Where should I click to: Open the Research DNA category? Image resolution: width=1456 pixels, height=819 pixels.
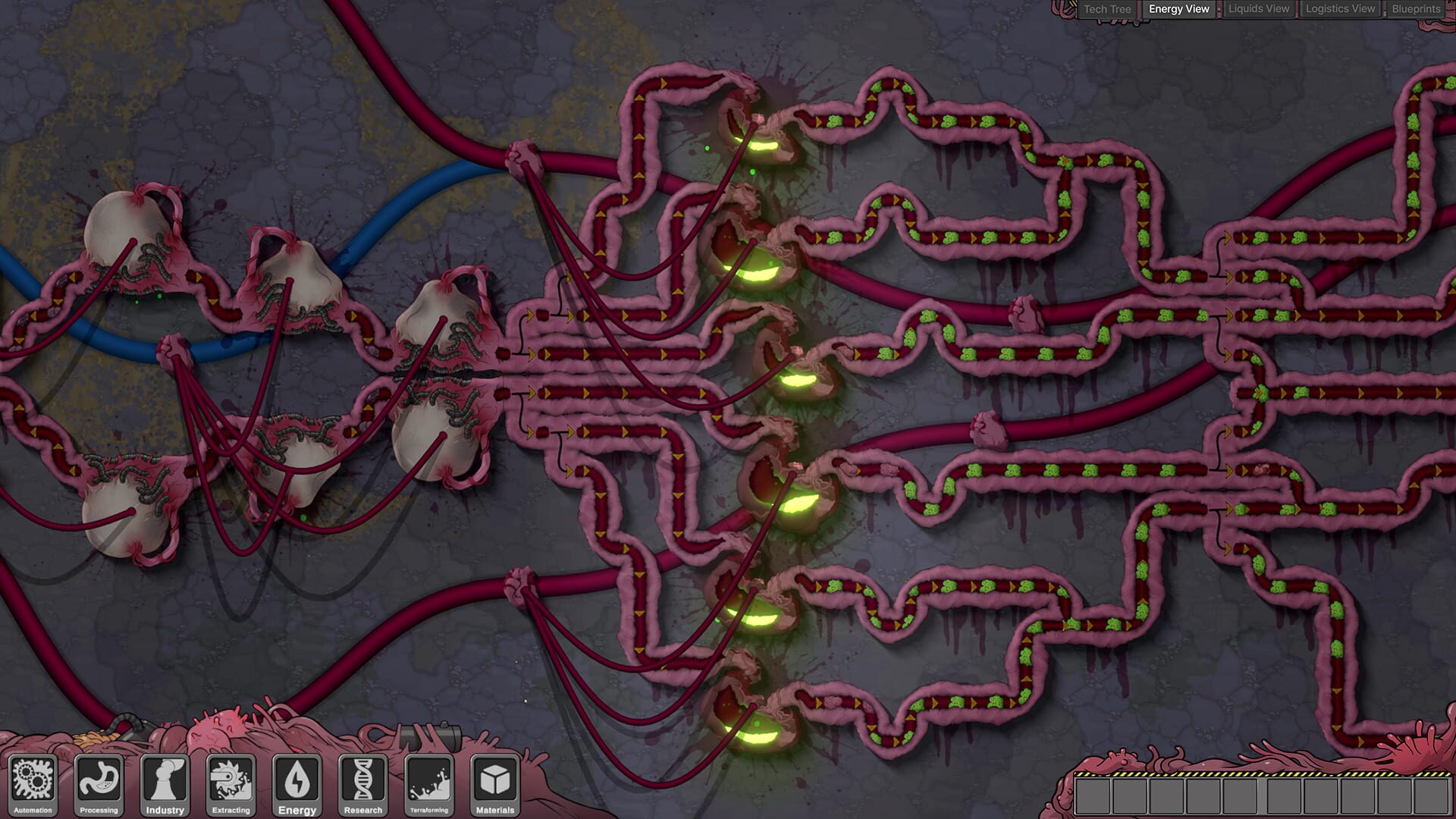click(x=362, y=785)
